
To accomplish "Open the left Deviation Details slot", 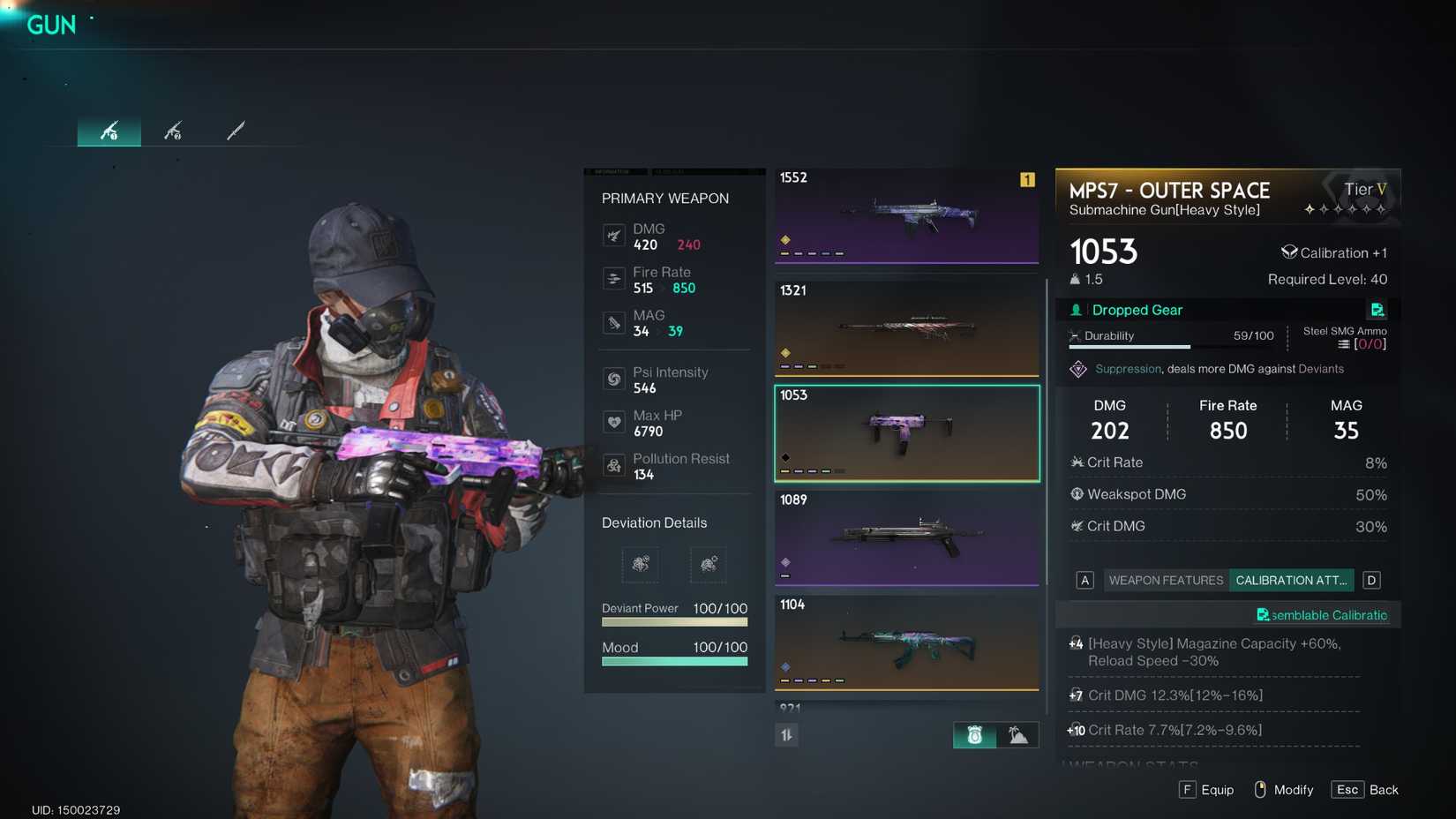I will click(640, 565).
